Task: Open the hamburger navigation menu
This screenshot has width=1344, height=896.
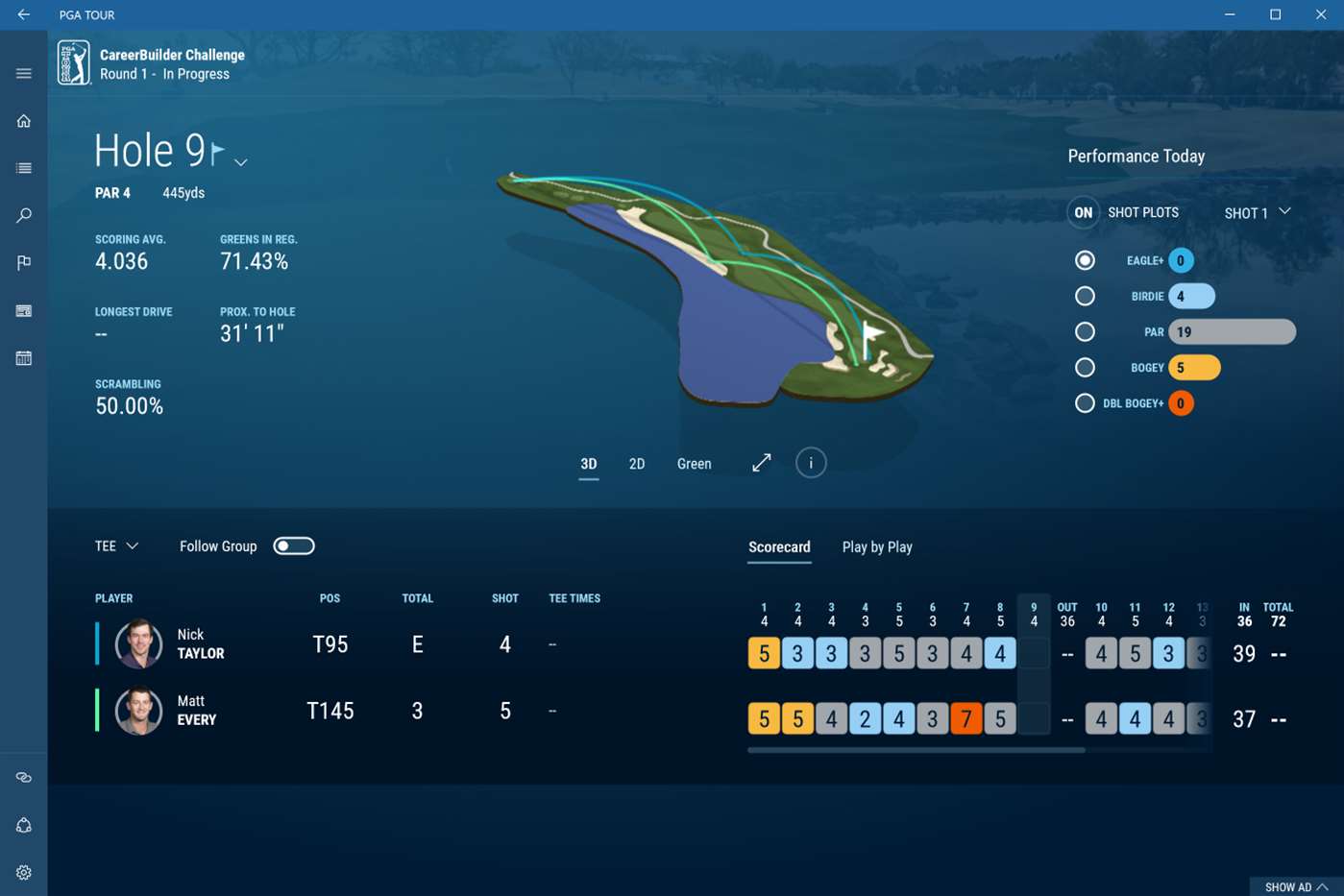Action: click(24, 74)
